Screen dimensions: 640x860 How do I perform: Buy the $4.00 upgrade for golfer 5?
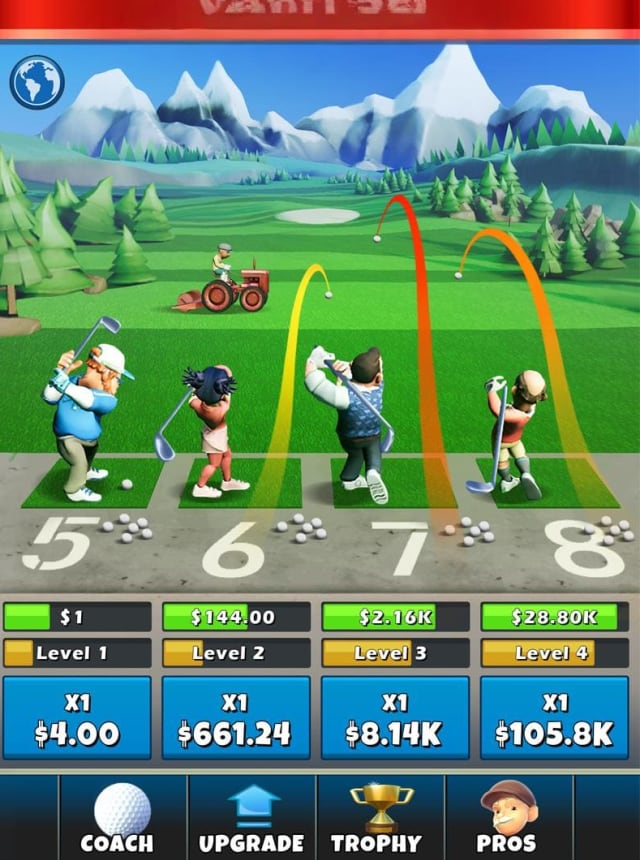pyautogui.click(x=77, y=717)
